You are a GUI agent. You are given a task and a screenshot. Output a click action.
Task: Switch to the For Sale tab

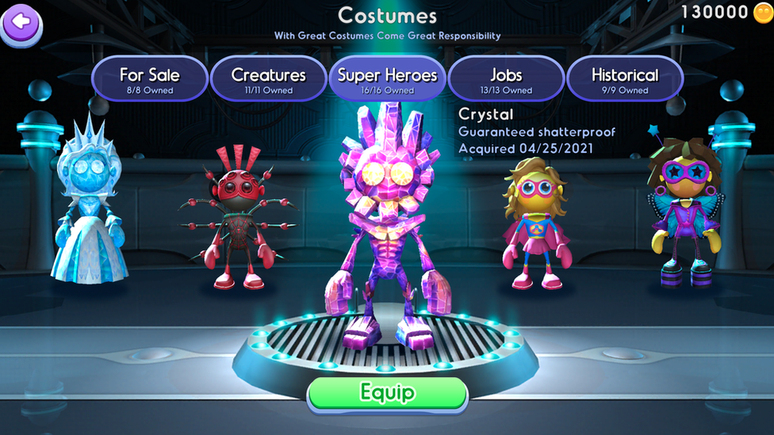[x=149, y=80]
